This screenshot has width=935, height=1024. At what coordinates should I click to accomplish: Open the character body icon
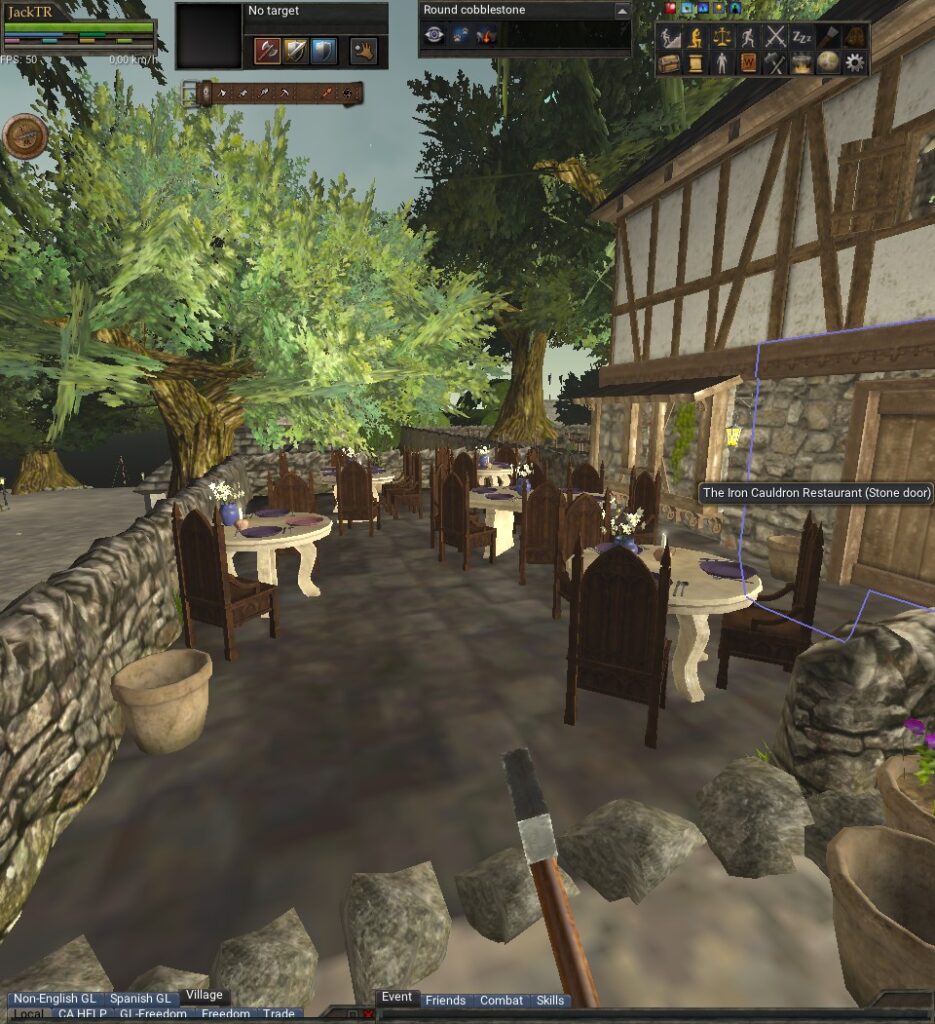(722, 63)
